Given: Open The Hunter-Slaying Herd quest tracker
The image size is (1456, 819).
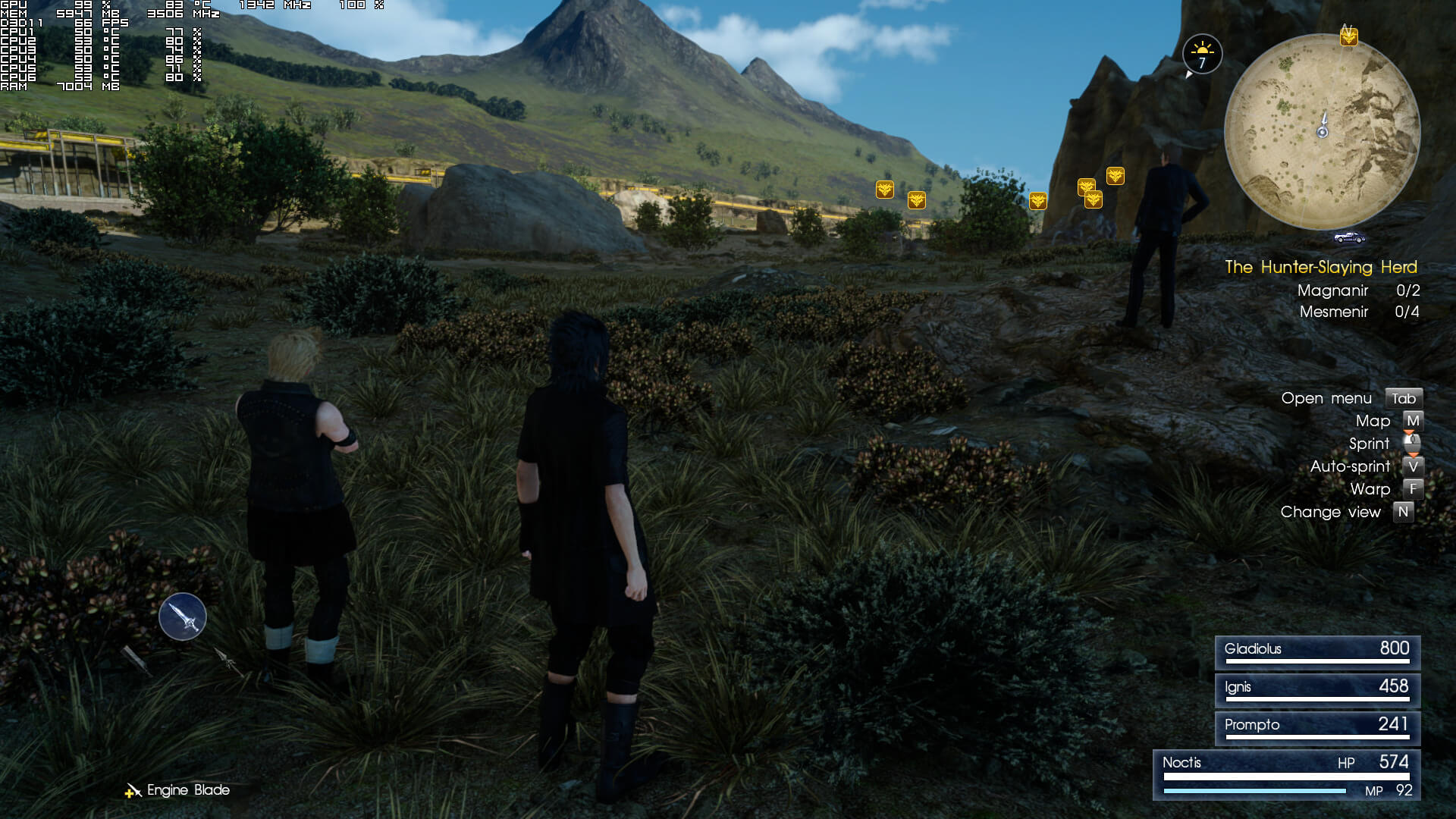Looking at the screenshot, I should 1320,267.
